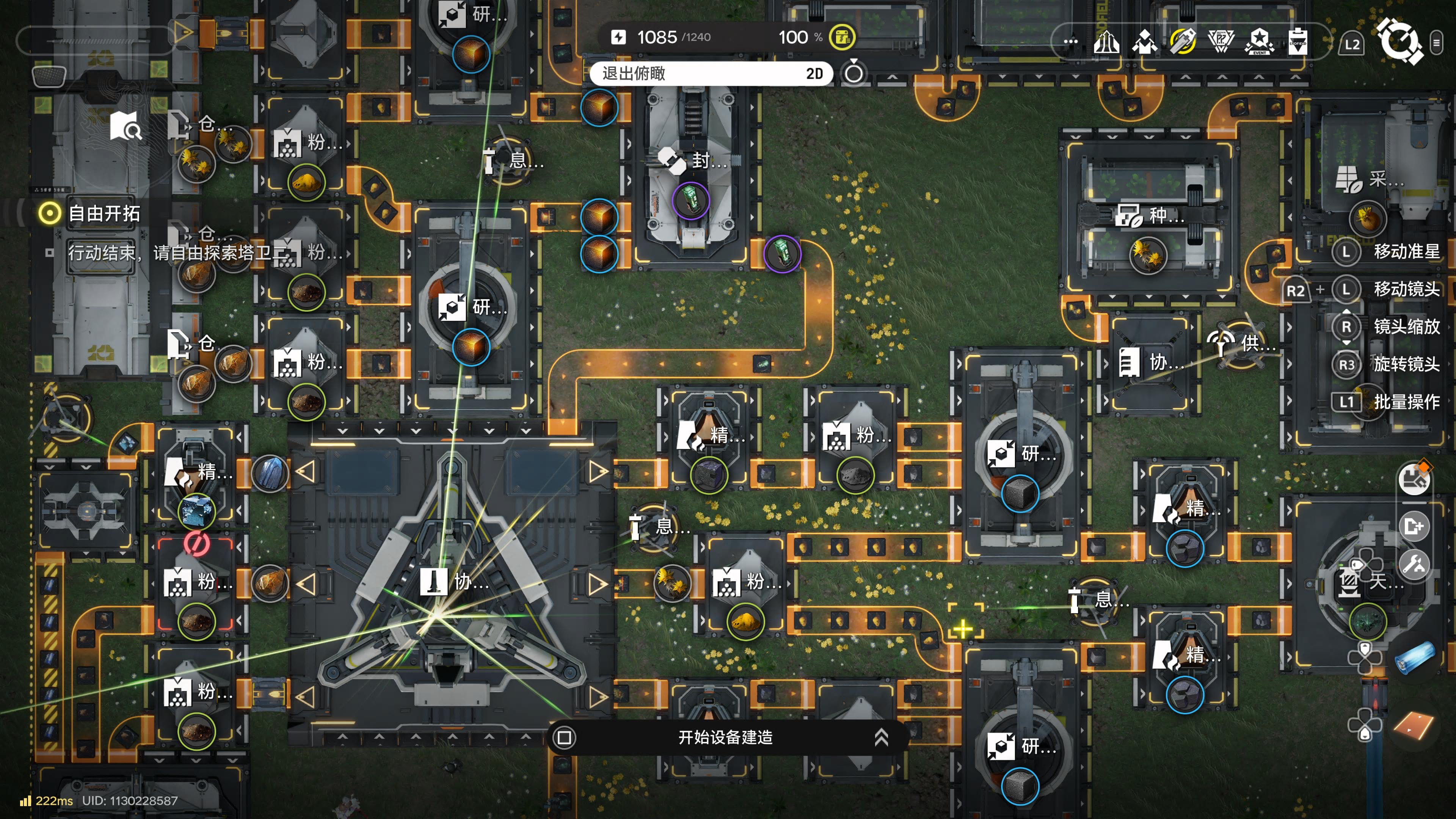
Task: Select the white factory build mode button
Action: coord(1414,479)
